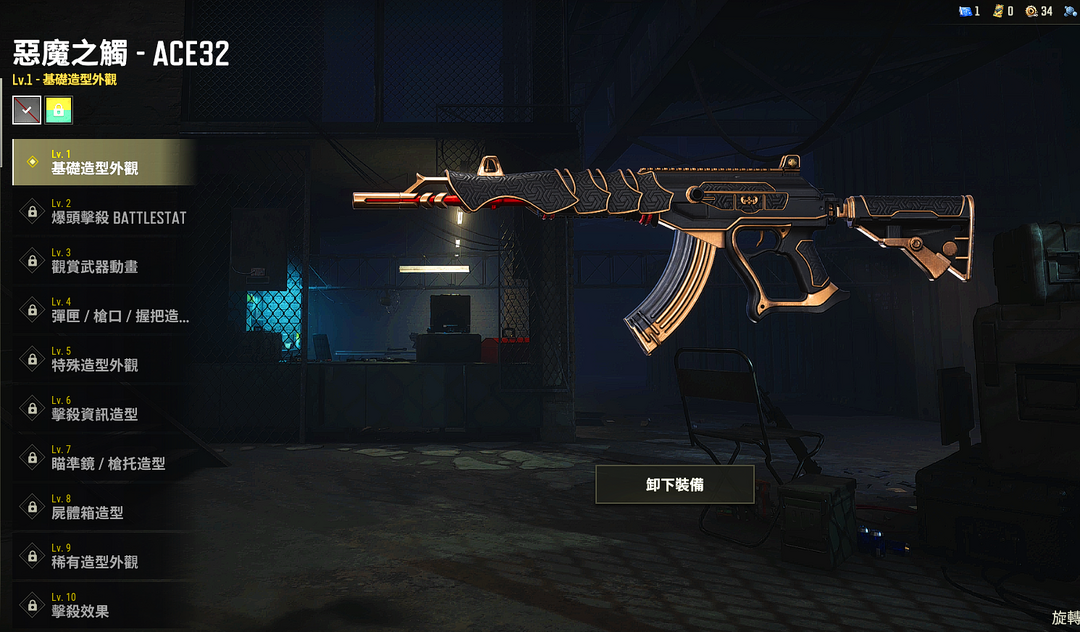The width and height of the screenshot is (1080, 632).
Task: Select Lv. 9 稀有造型外觀 entry
Action: tap(102, 556)
